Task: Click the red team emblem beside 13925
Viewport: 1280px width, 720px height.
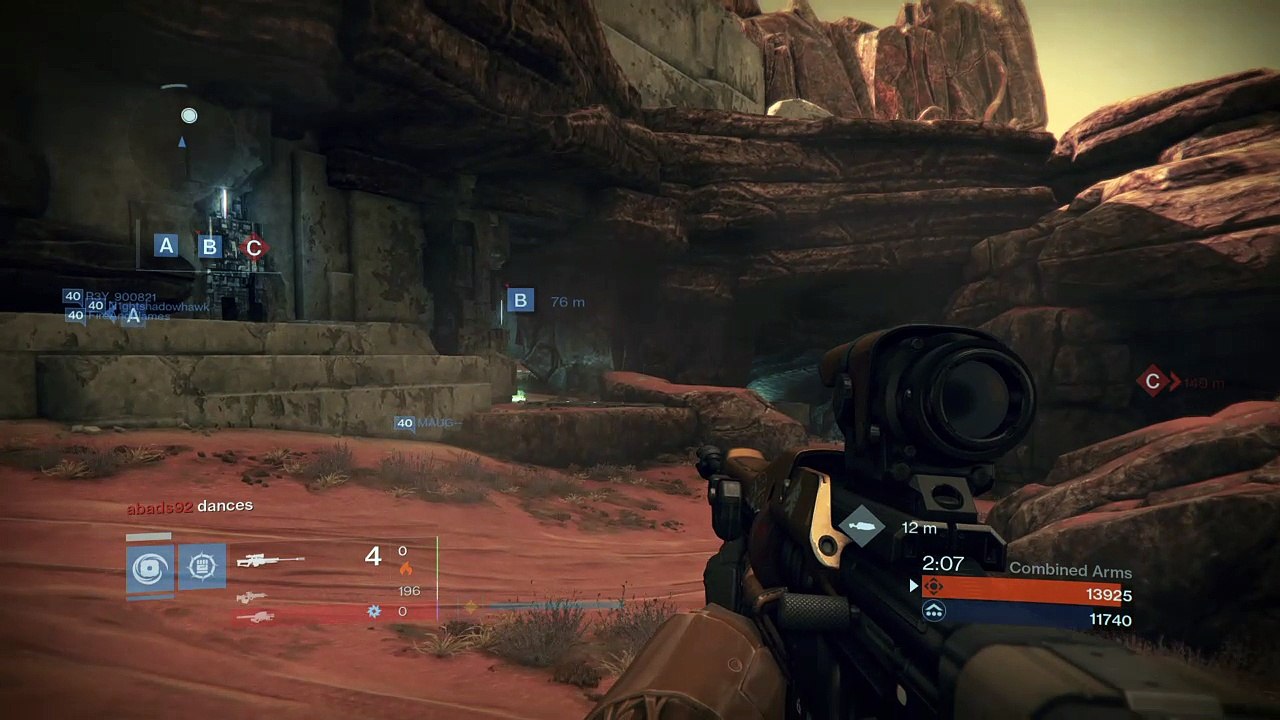Action: (x=934, y=587)
